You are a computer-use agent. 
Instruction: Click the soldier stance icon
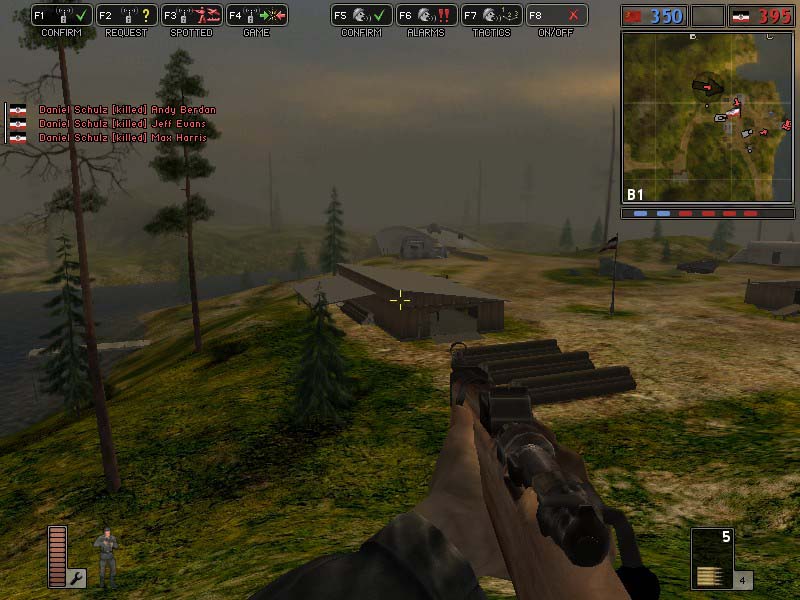pyautogui.click(x=105, y=556)
